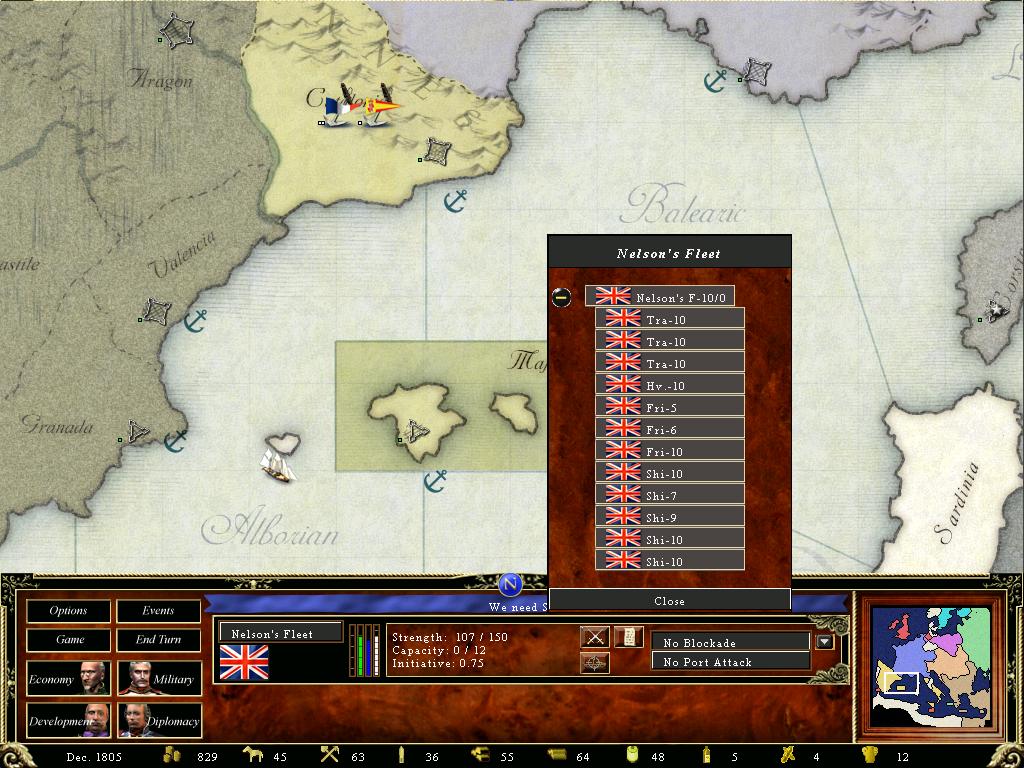
Task: Select the Hv.-10 ship row
Action: click(669, 385)
